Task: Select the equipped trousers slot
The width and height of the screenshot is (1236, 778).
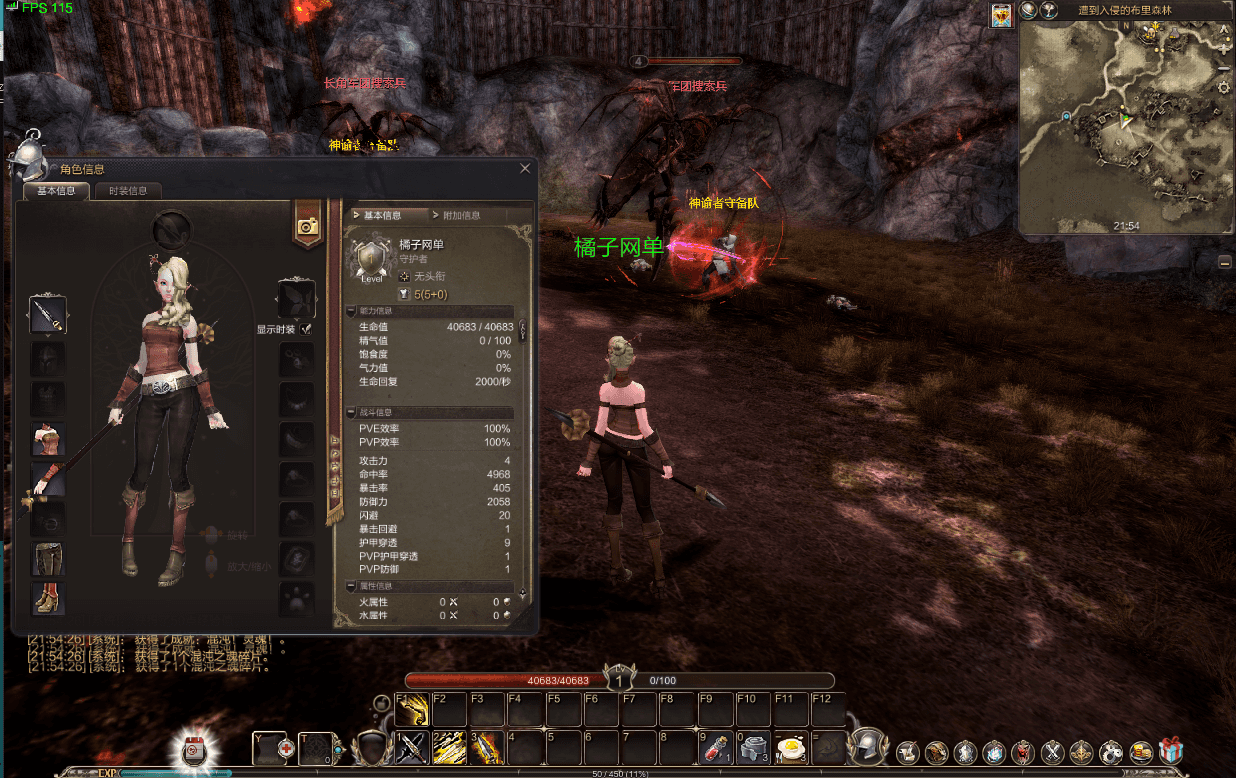Action: pyautogui.click(x=48, y=558)
